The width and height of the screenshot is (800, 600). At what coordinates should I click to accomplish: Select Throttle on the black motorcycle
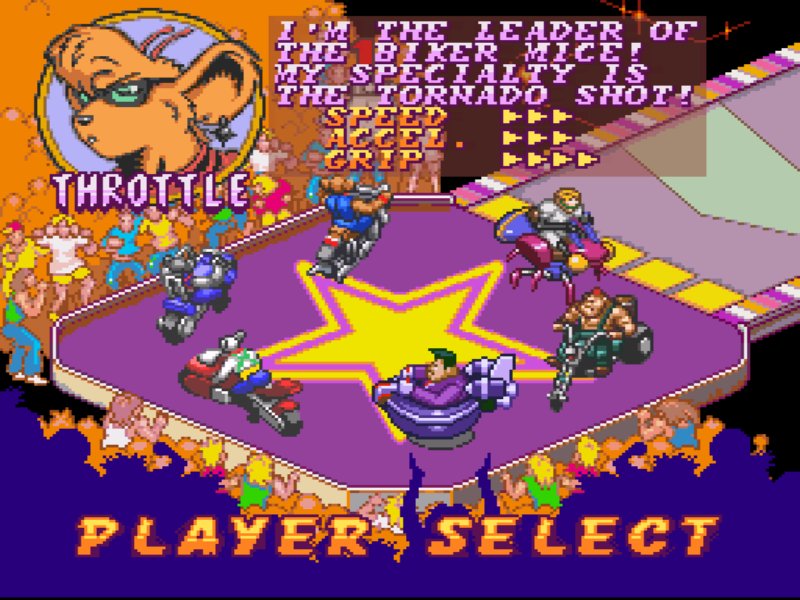pyautogui.click(x=348, y=230)
